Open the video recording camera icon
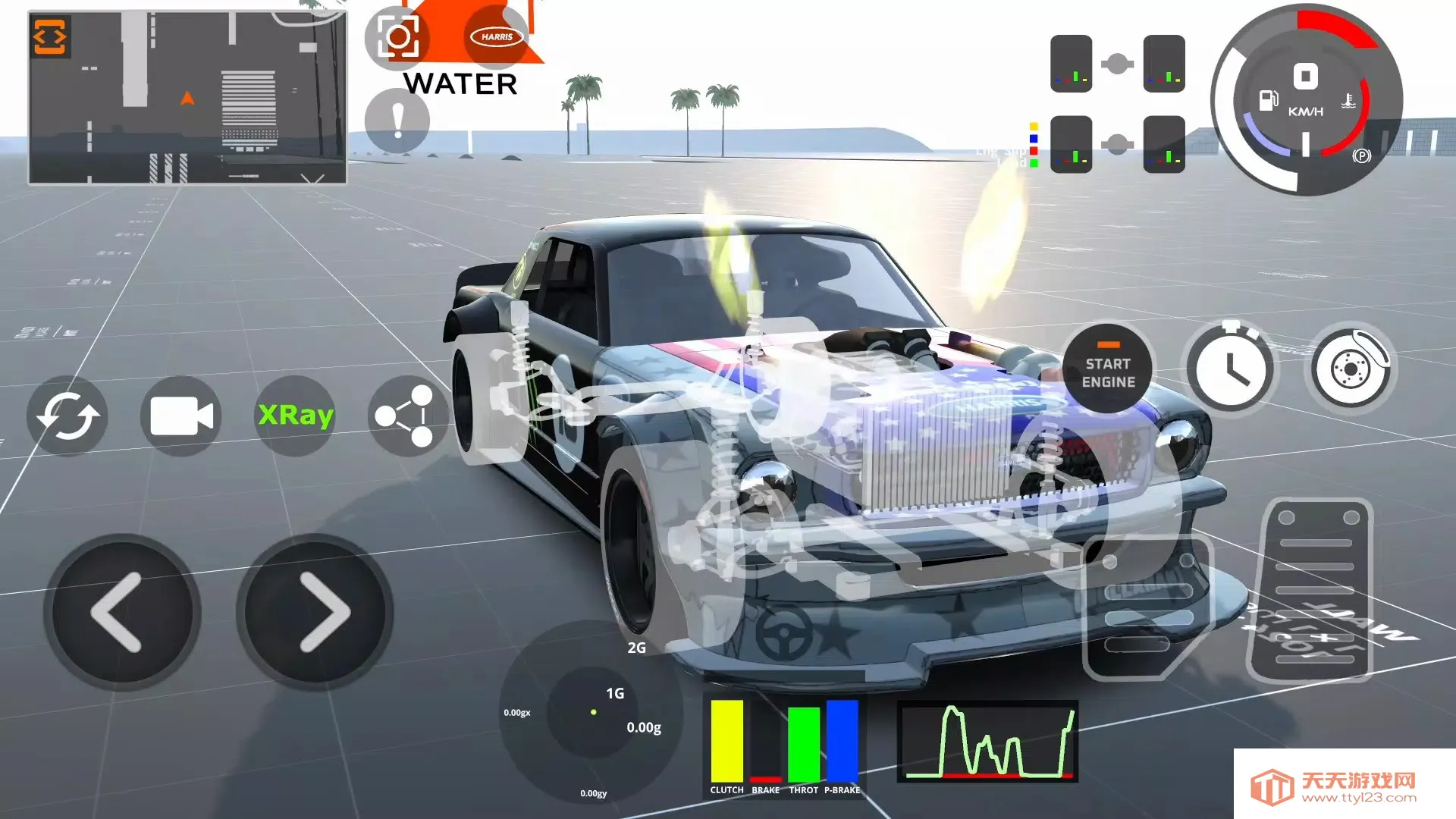Screen dimensions: 1456x819 (x=180, y=416)
